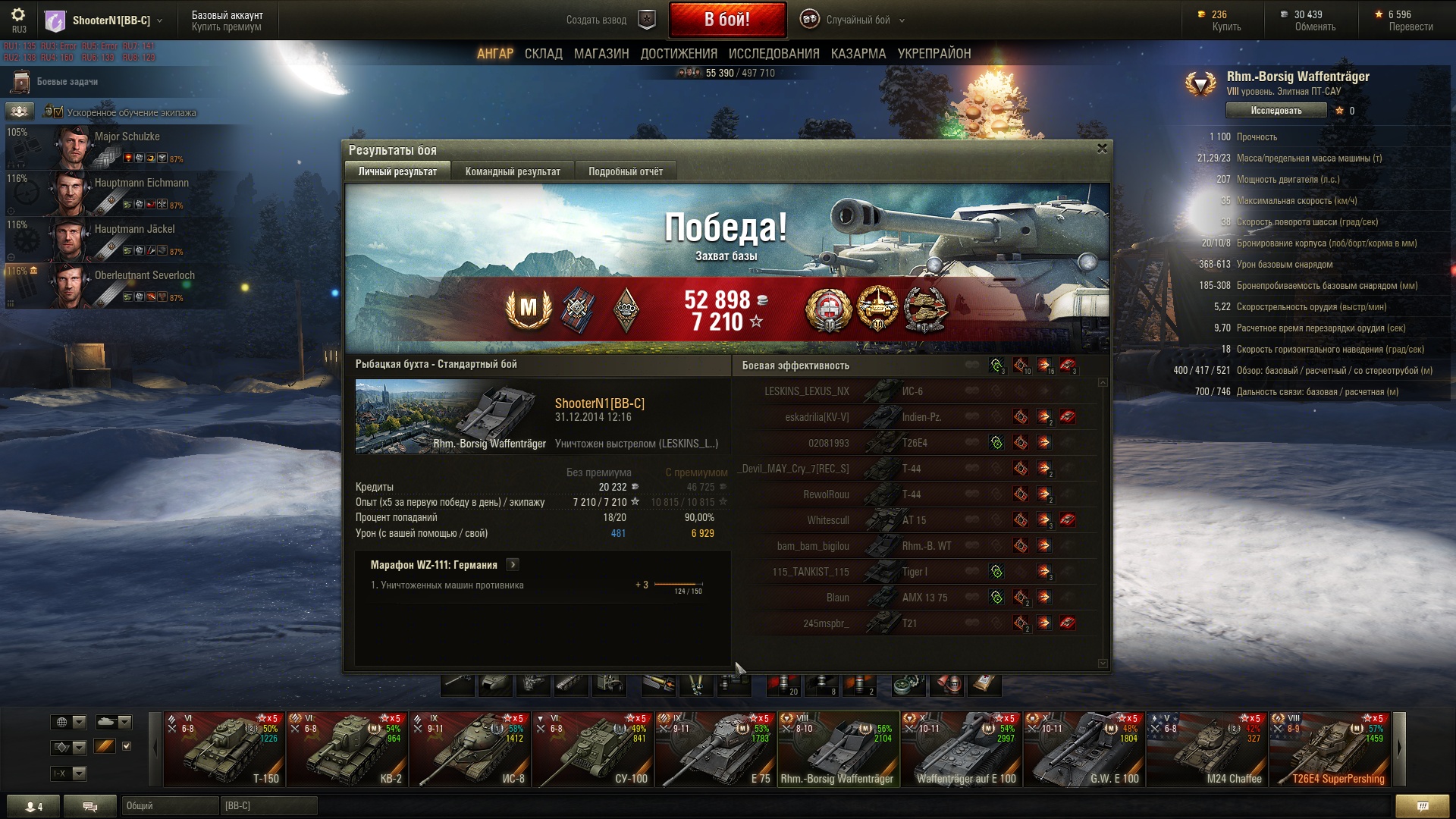Expand the Марафон WZ-111: Германия mission arrow
This screenshot has height=819, width=1456.
pos(513,565)
